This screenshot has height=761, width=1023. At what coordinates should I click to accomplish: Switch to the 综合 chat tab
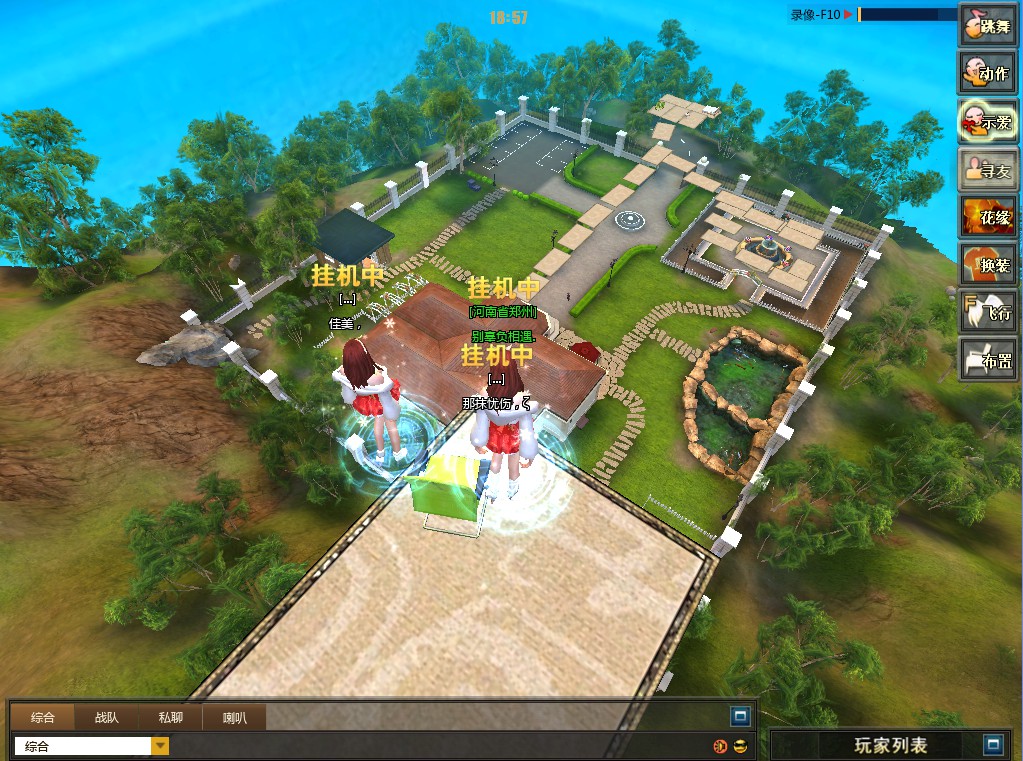43,717
